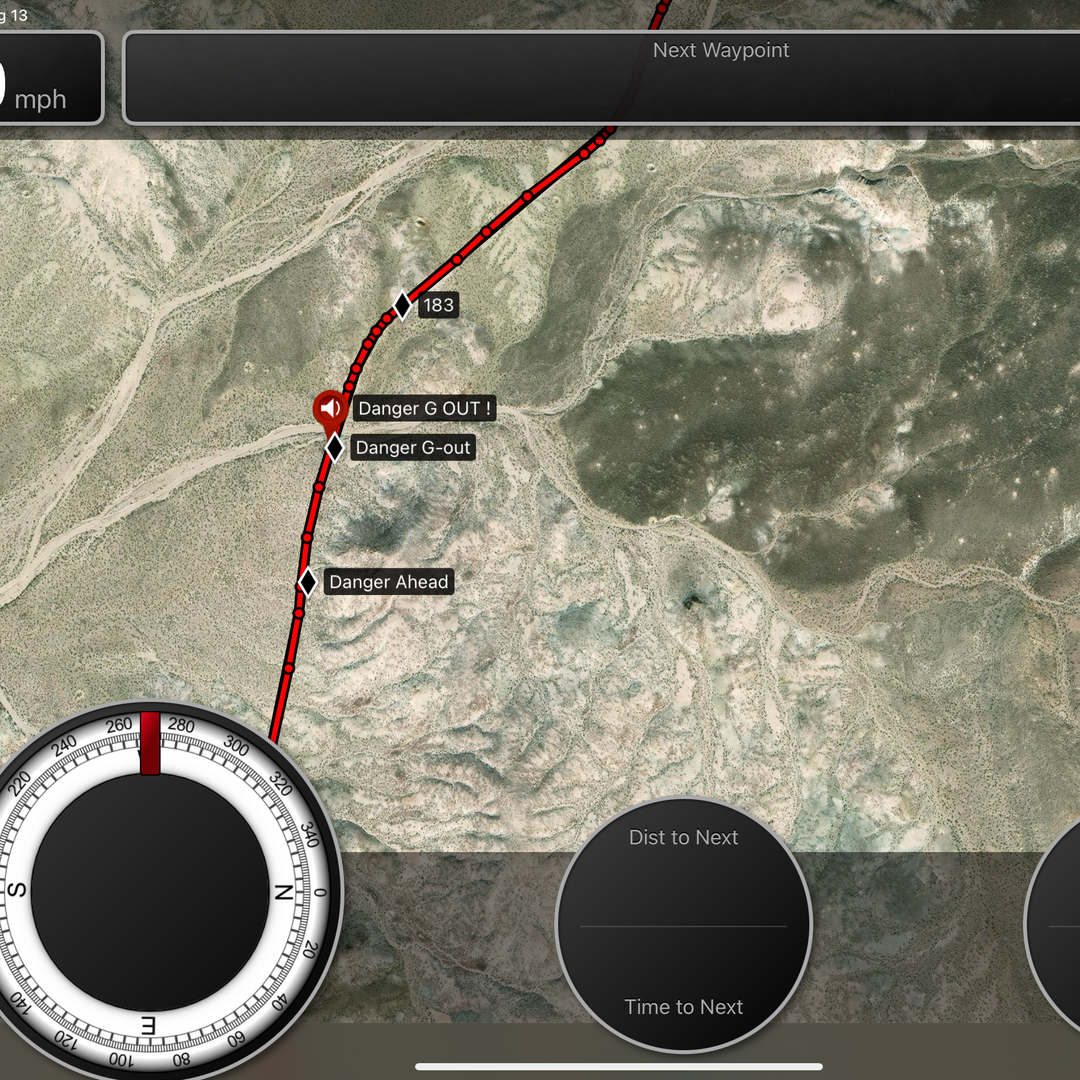
Task: Select the Danger G-out diamond marker
Action: pos(335,448)
